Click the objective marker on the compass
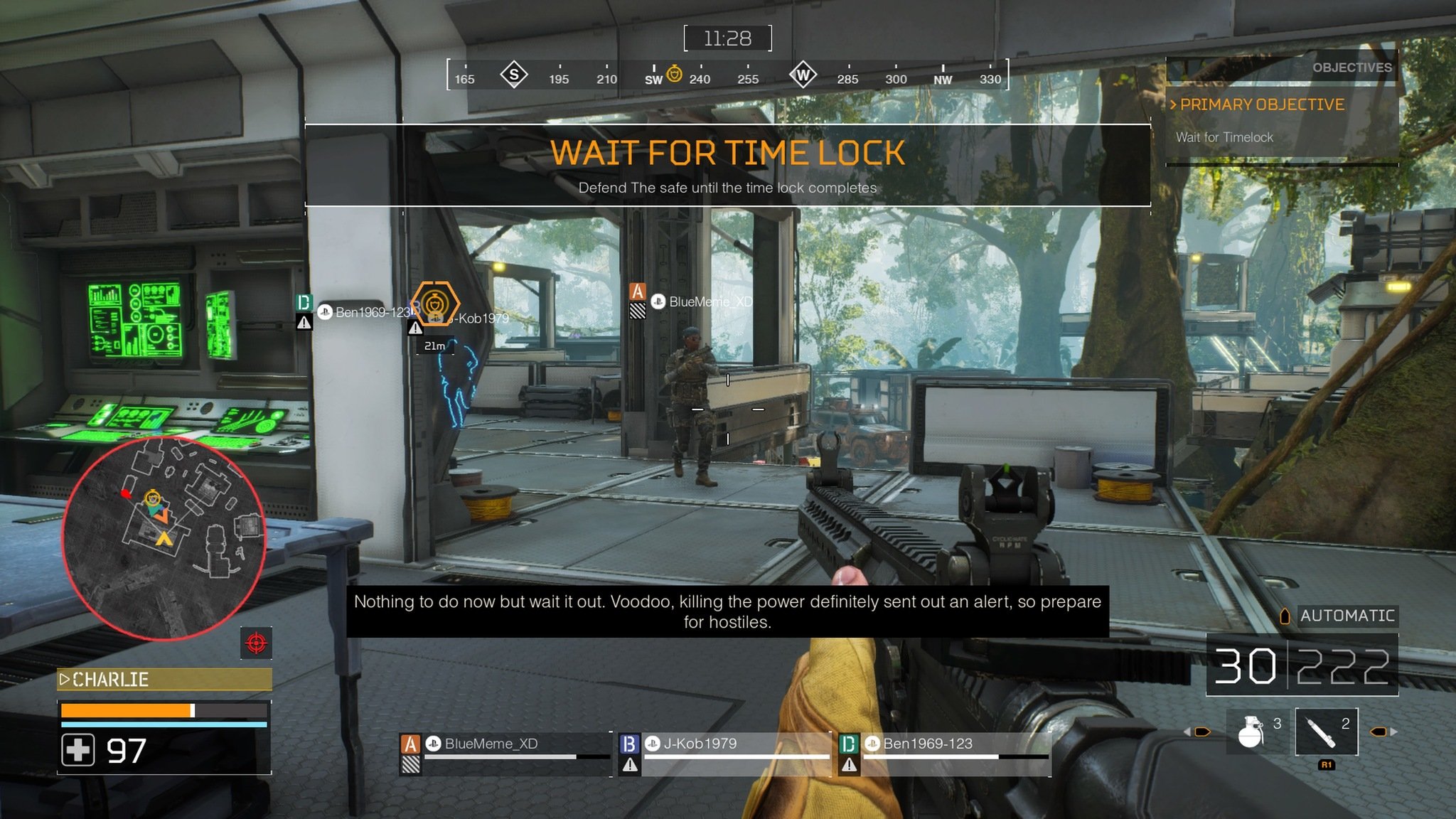Screen dimensions: 1456x819 (675, 73)
